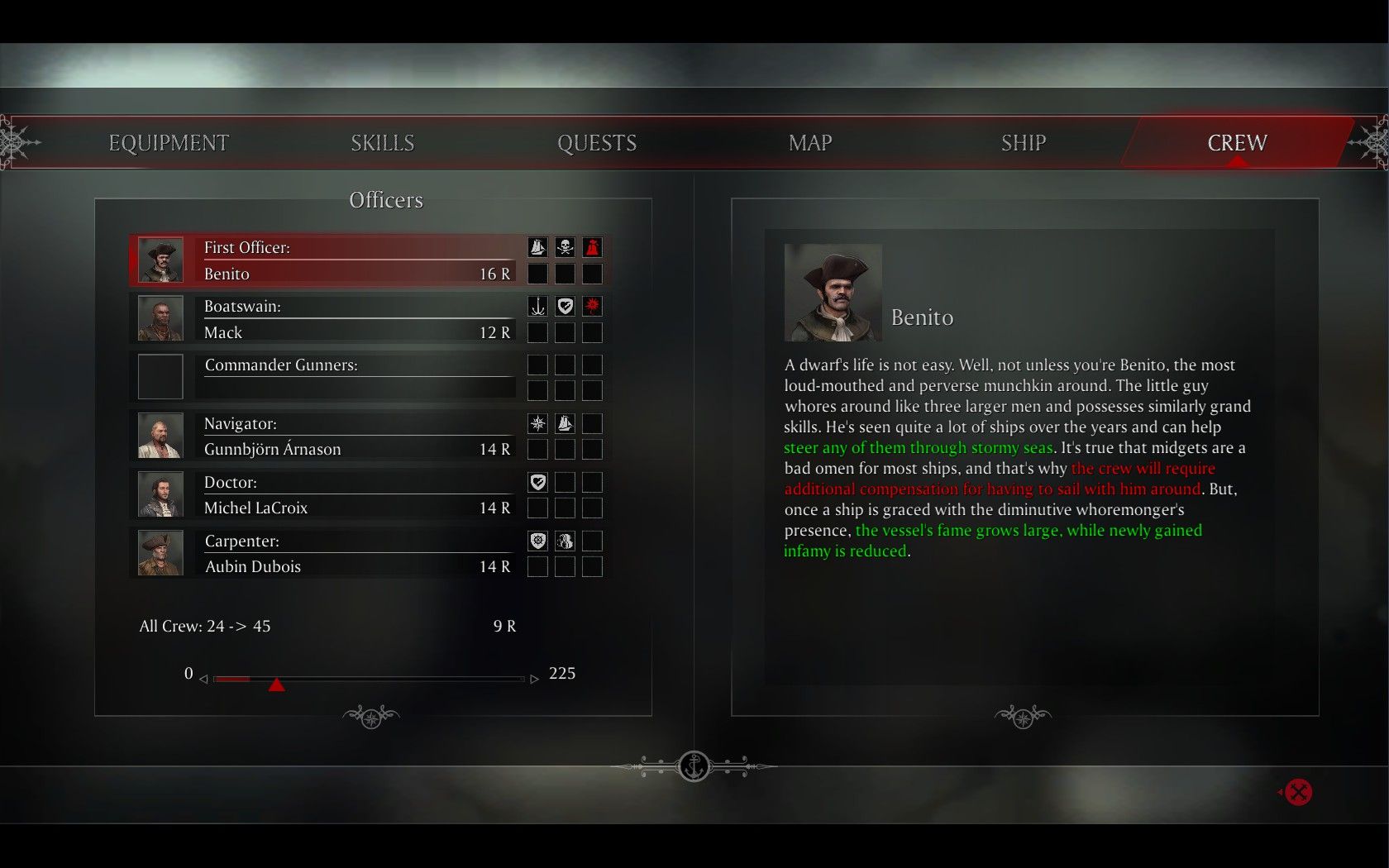
Task: Decrease crew with the left slider arrow
Action: click(x=203, y=679)
